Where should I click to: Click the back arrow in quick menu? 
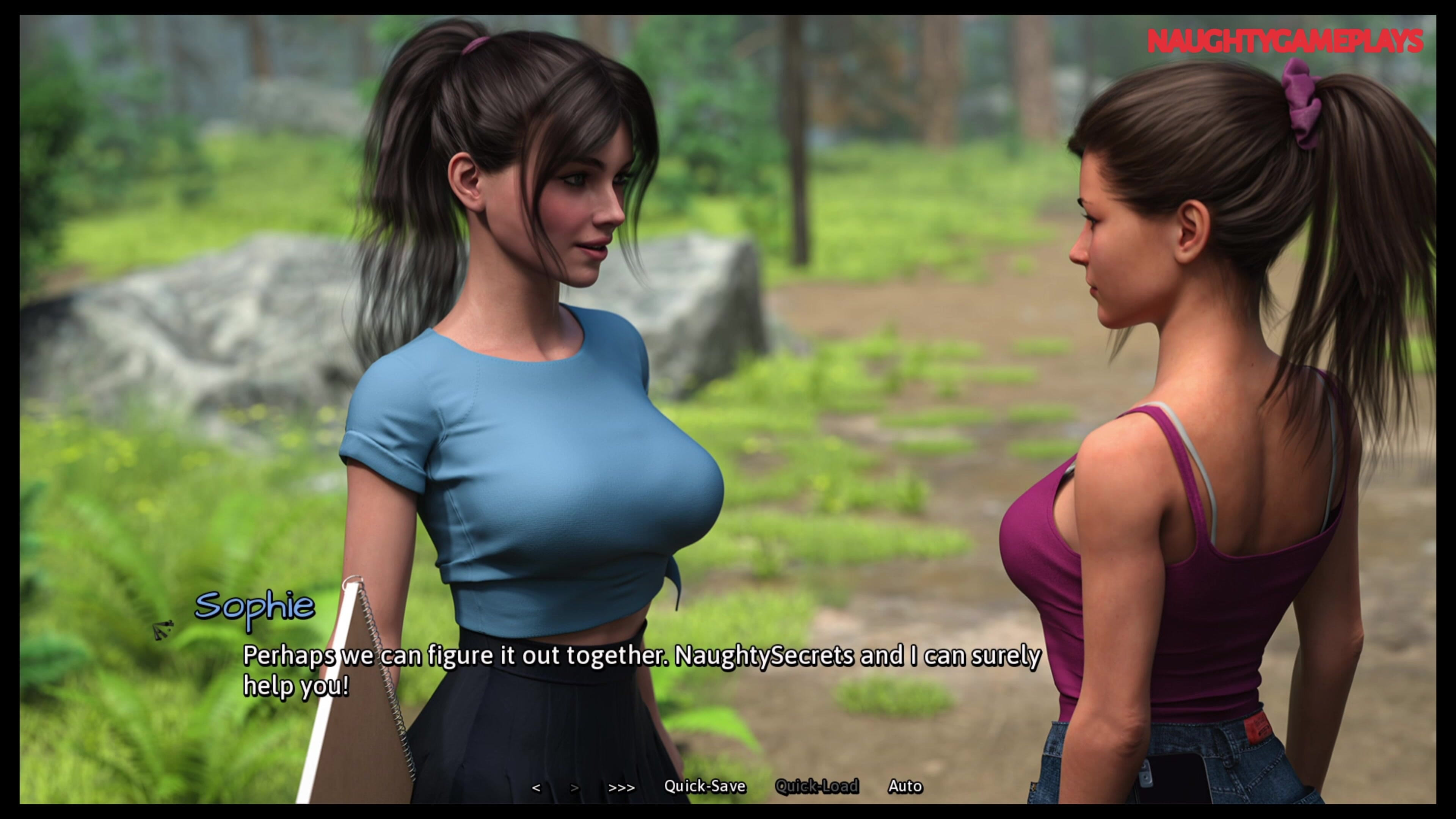click(536, 788)
